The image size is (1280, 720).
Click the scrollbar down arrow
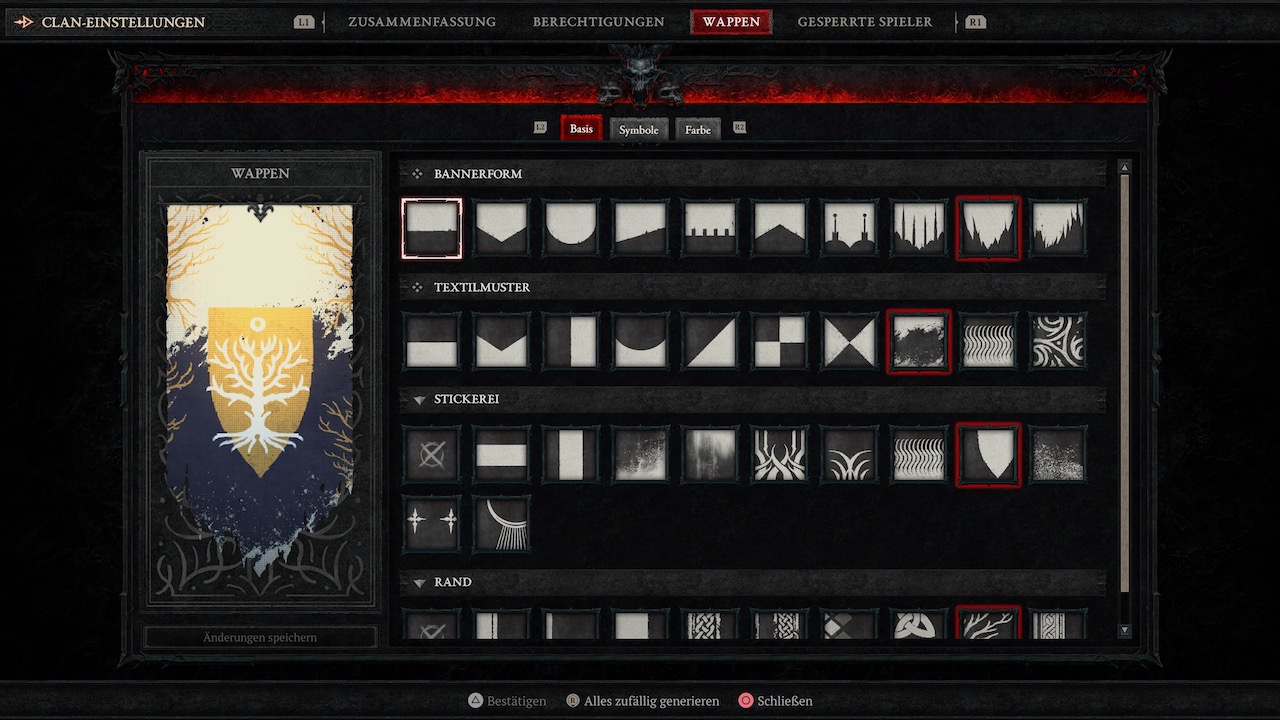[x=1124, y=630]
